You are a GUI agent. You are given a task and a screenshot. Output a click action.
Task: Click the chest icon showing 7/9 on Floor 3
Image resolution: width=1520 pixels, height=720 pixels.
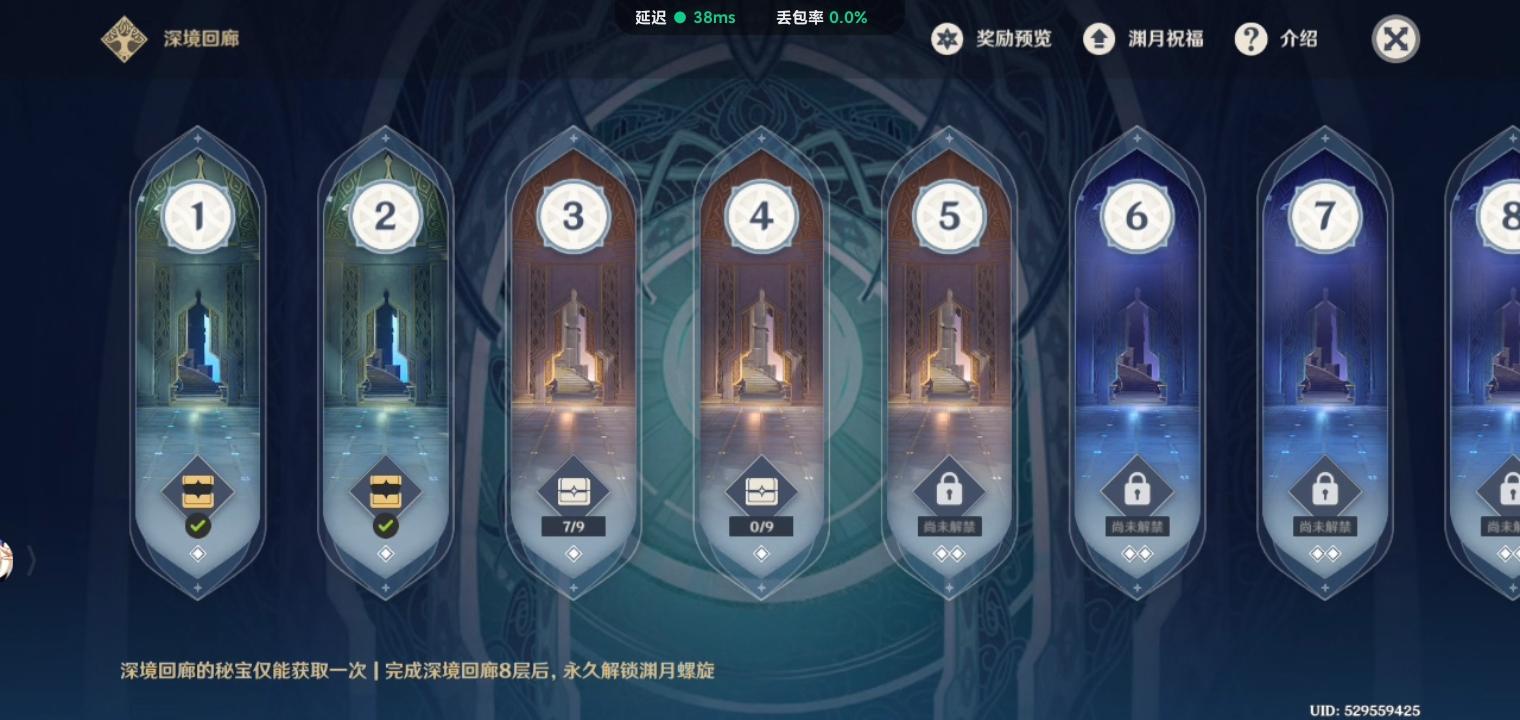point(573,490)
